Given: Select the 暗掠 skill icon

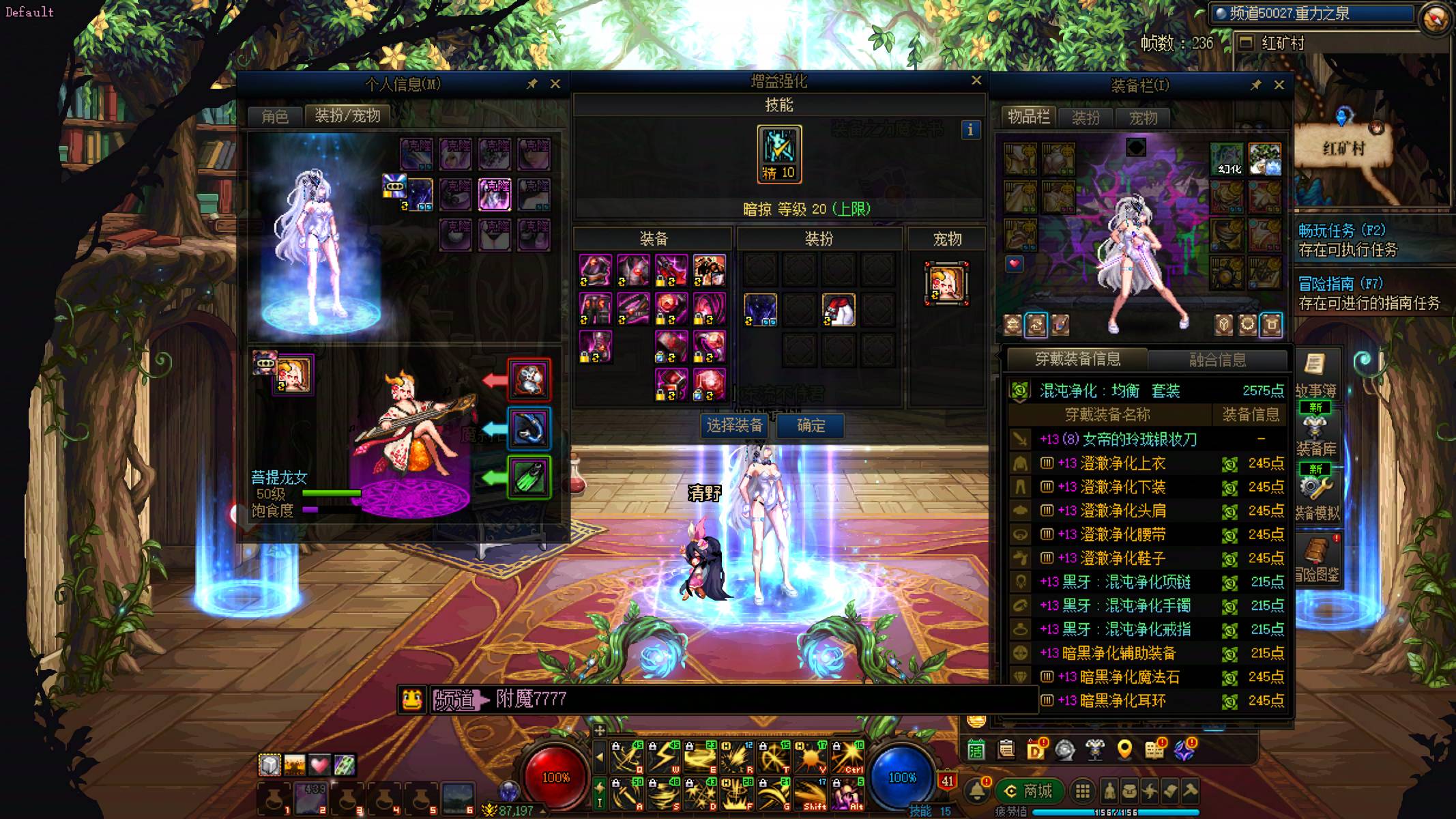Looking at the screenshot, I should coord(779,154).
